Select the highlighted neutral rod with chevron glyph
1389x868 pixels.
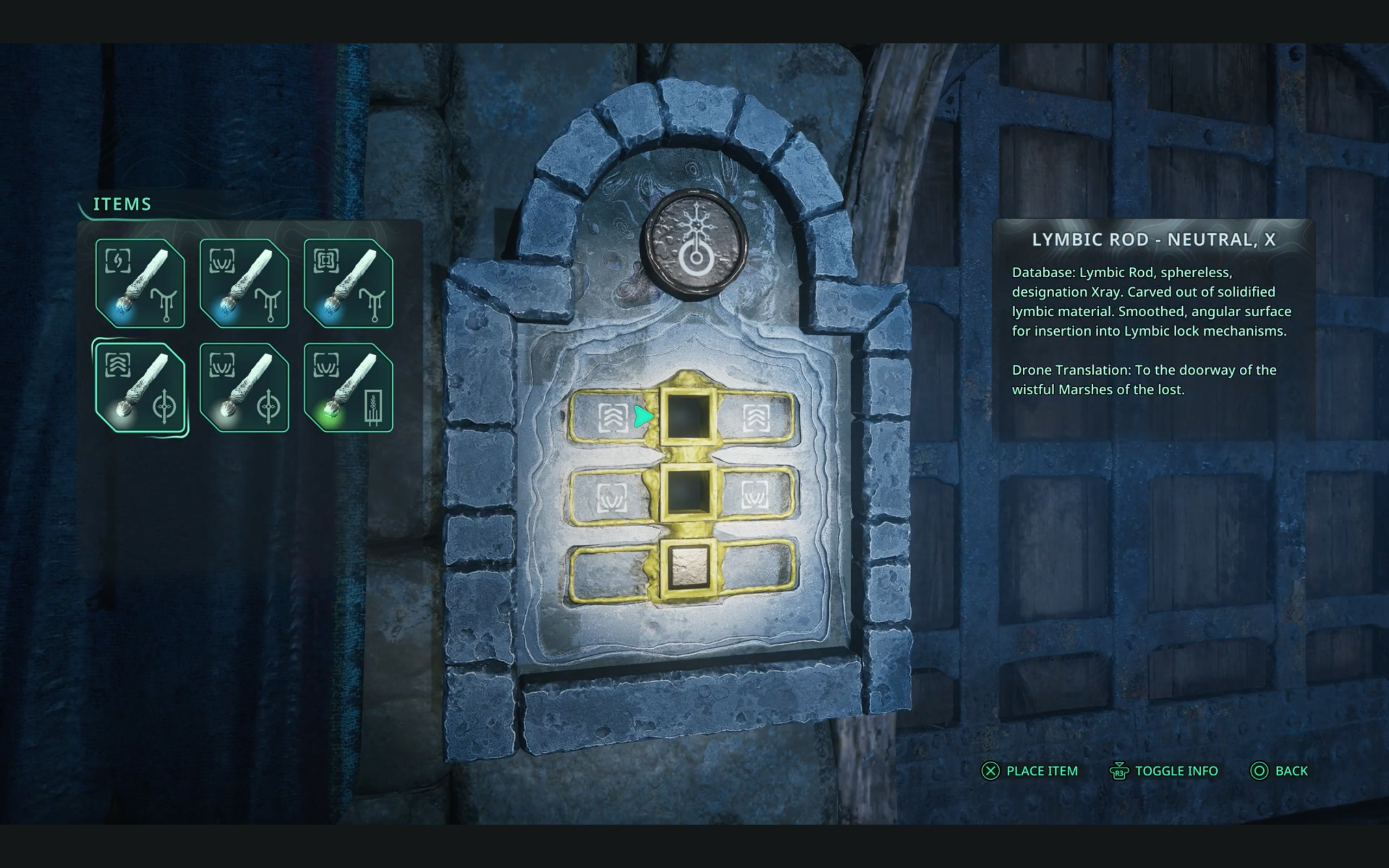click(x=140, y=387)
